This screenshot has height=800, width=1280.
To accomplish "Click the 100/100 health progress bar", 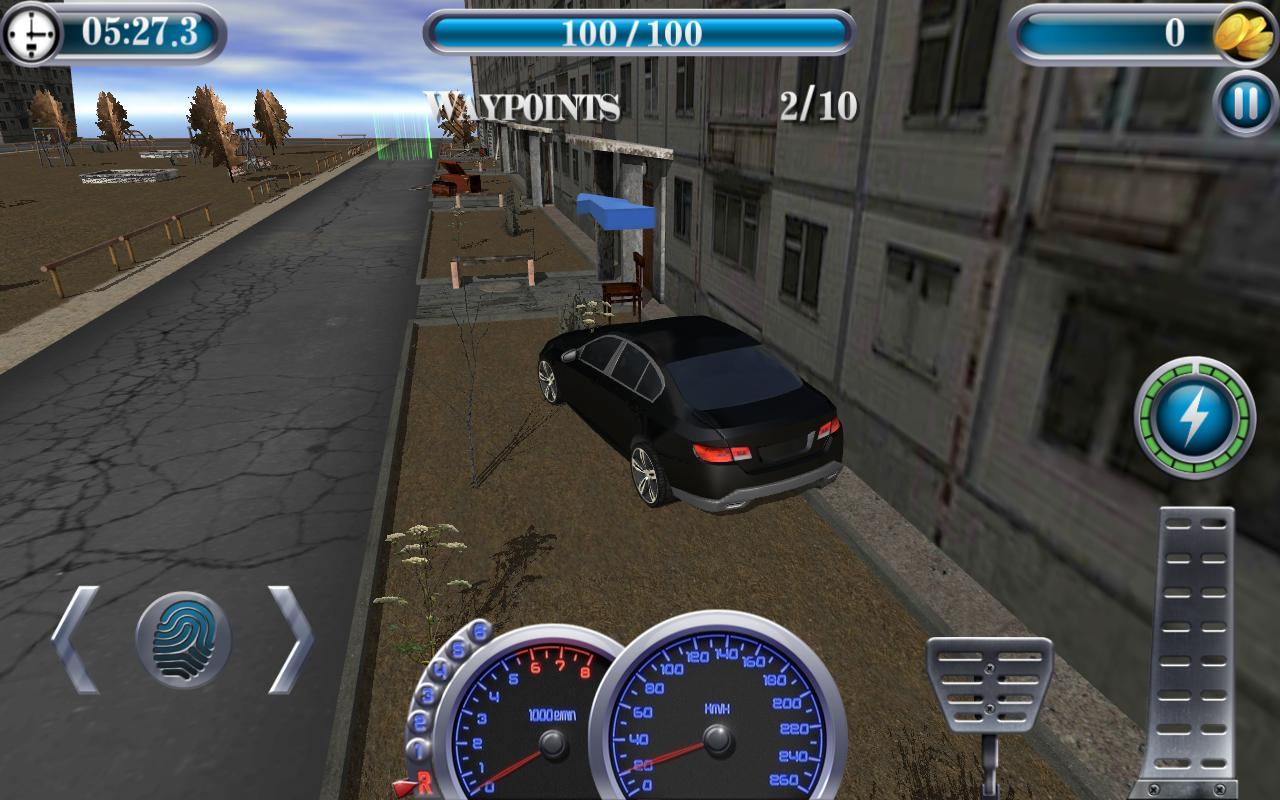I will (640, 32).
